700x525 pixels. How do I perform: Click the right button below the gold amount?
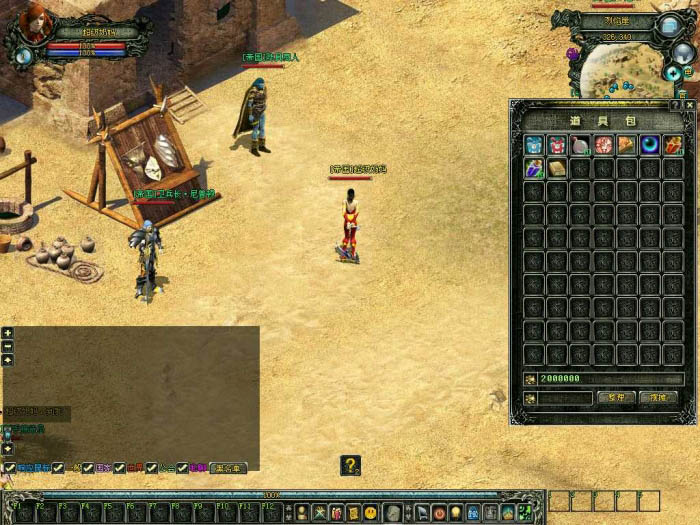[x=658, y=398]
